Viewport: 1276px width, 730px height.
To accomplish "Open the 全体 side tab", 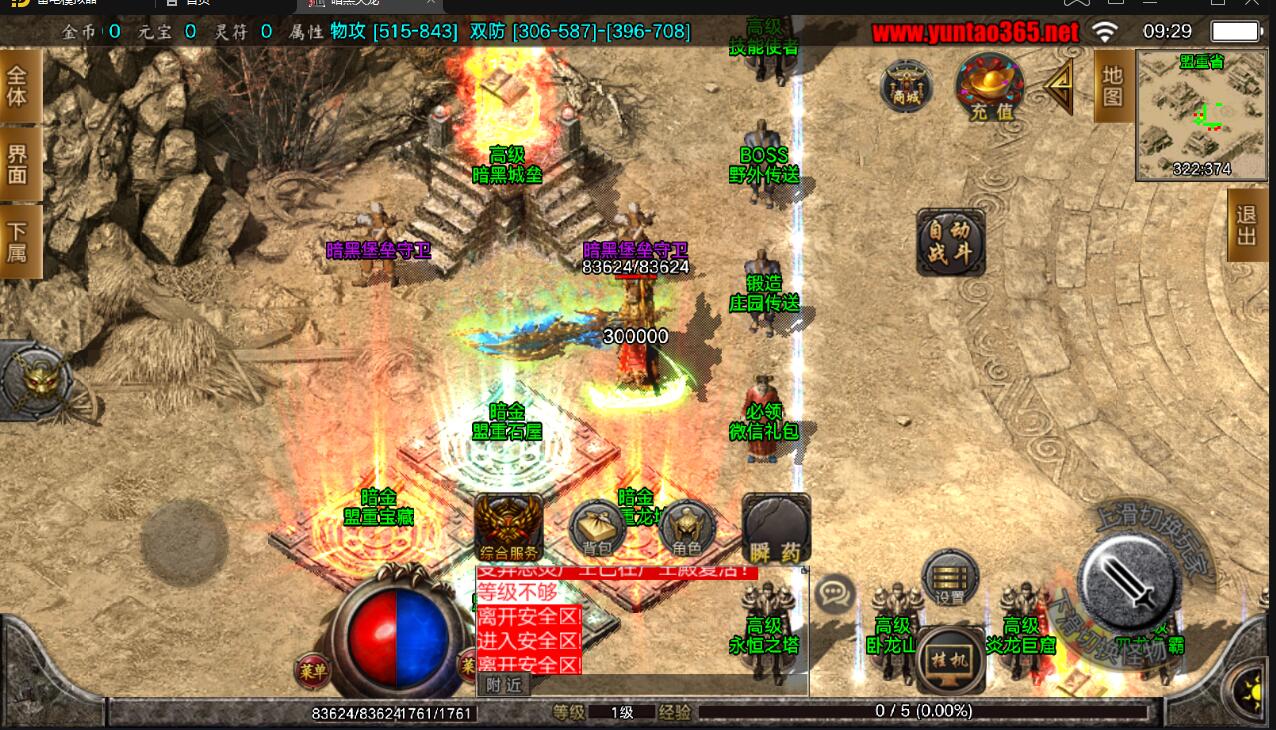I will pos(18,86).
